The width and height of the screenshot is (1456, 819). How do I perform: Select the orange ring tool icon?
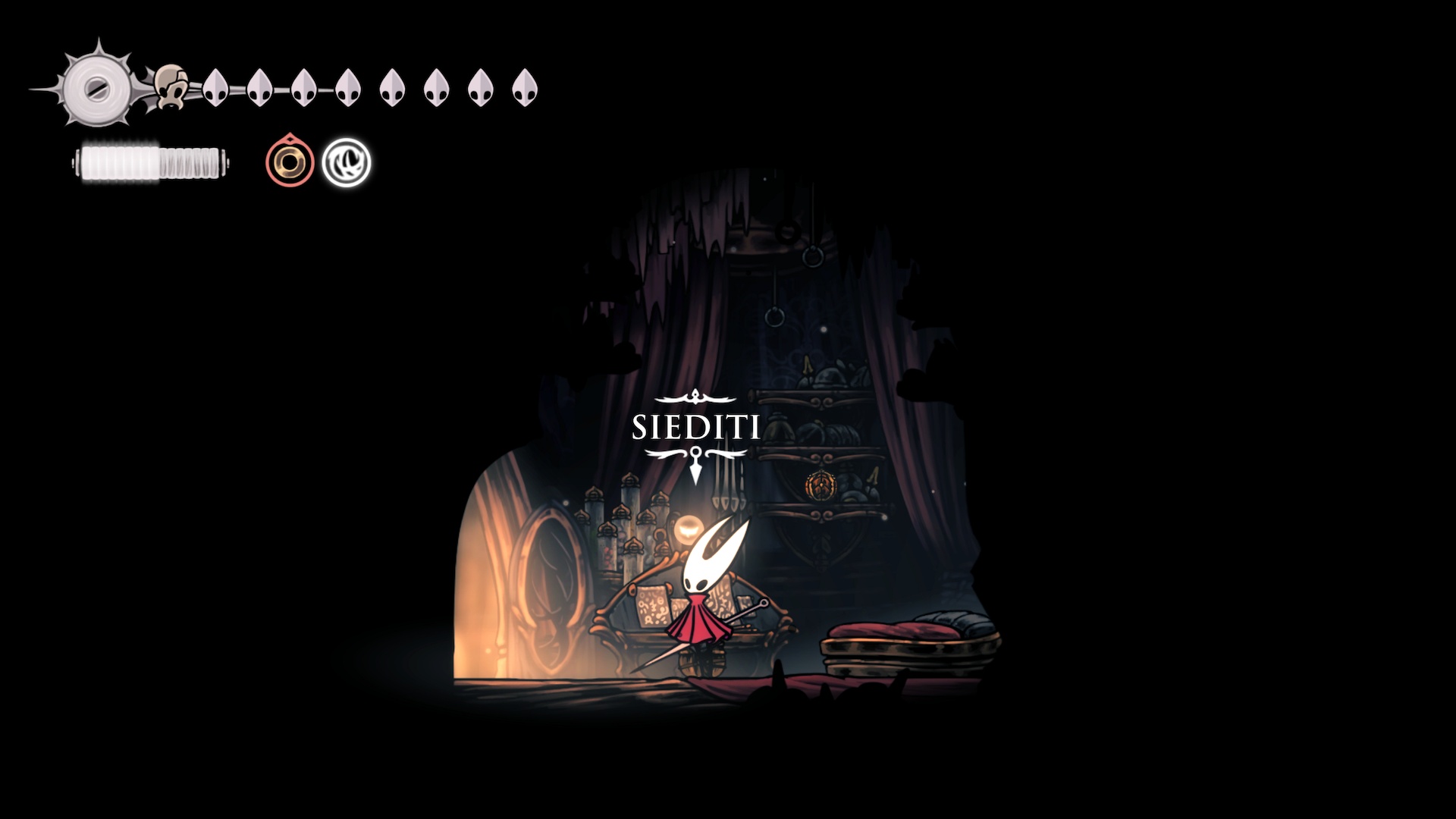290,162
